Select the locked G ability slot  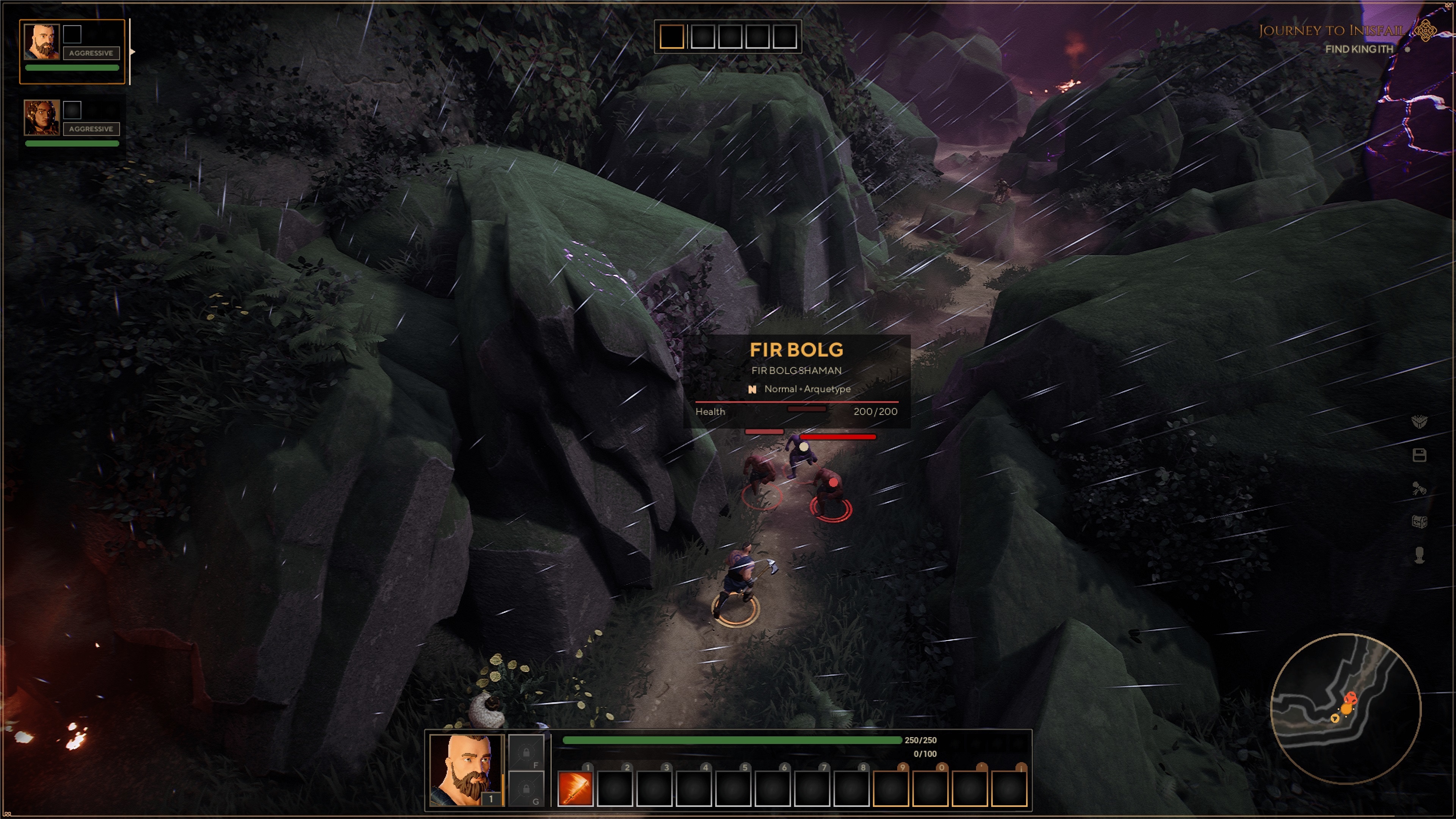[x=526, y=788]
